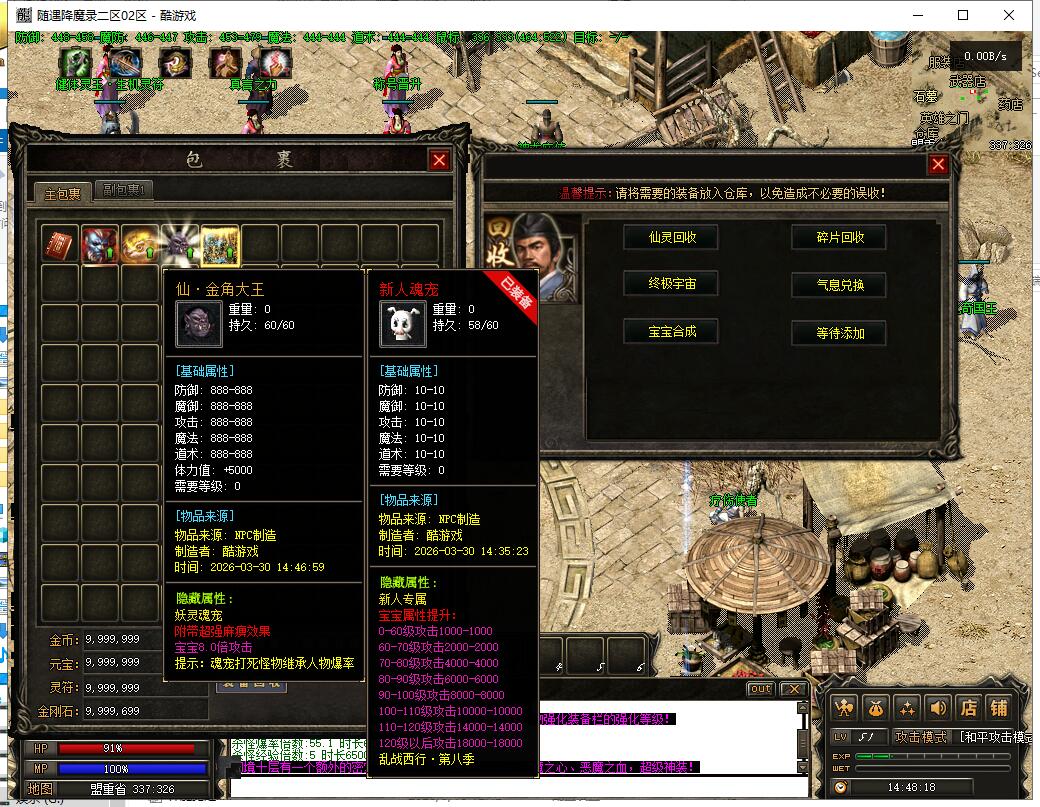1040x807 pixels.
Task: Open 碎片回收 option
Action: click(x=839, y=237)
